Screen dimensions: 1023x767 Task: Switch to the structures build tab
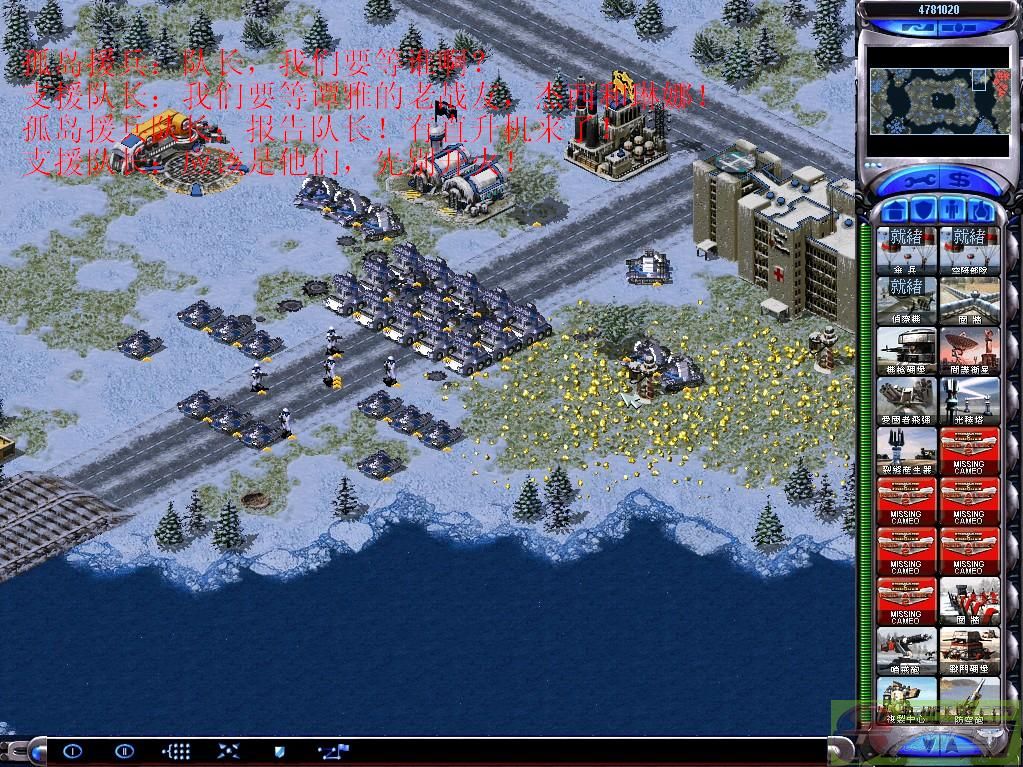point(893,211)
